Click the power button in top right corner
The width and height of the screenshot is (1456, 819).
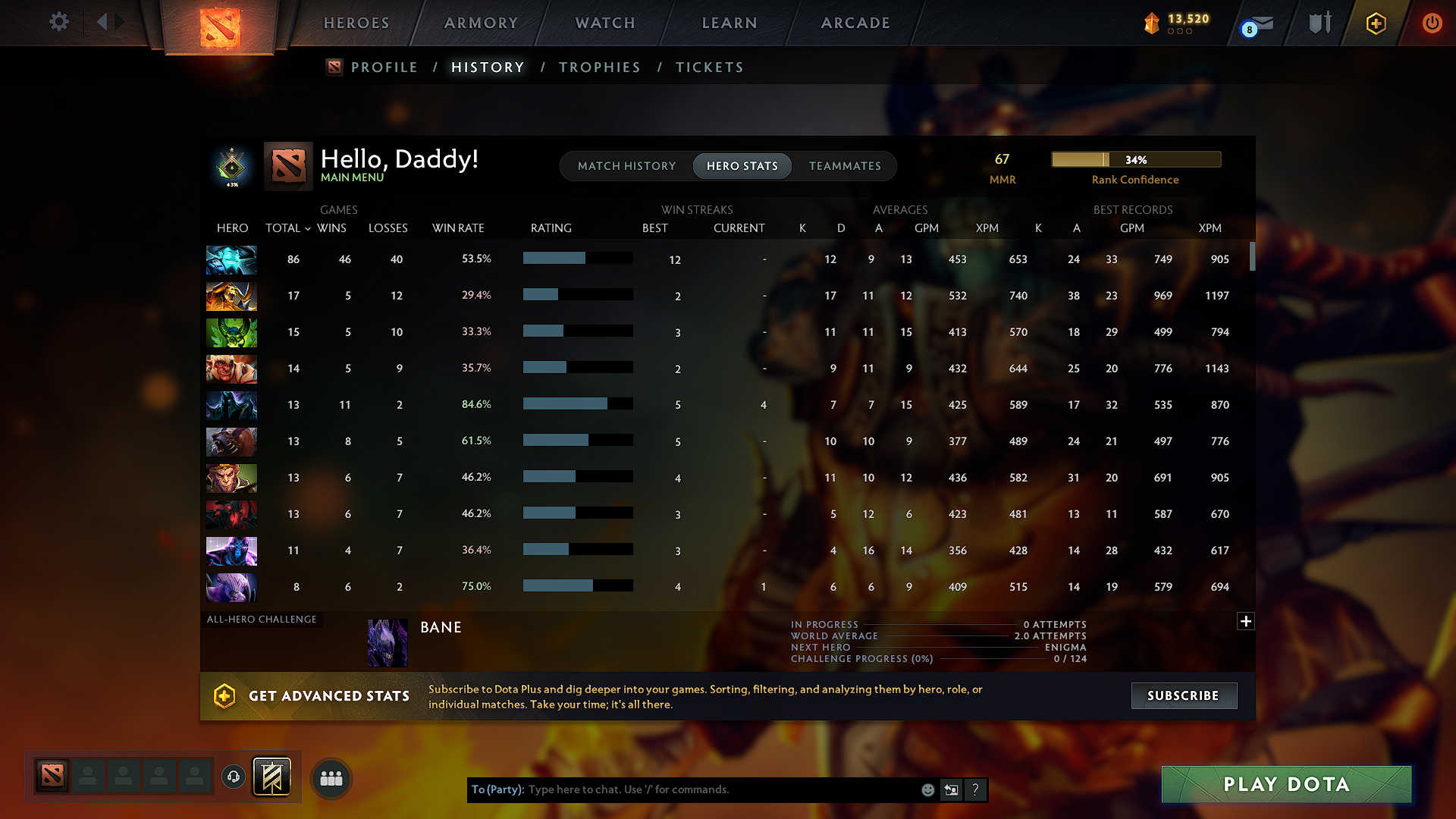click(x=1432, y=24)
